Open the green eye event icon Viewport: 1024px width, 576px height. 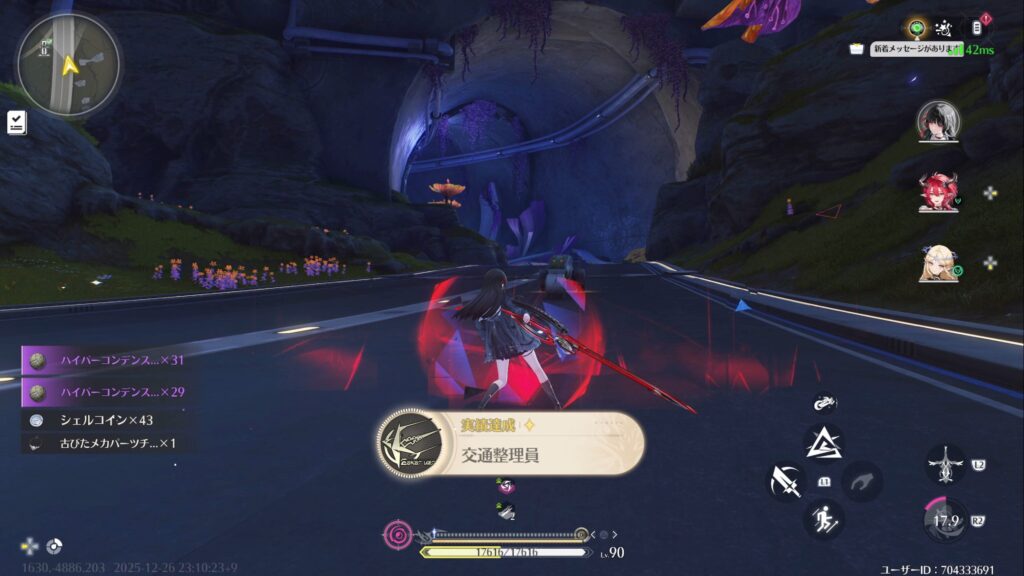(914, 26)
